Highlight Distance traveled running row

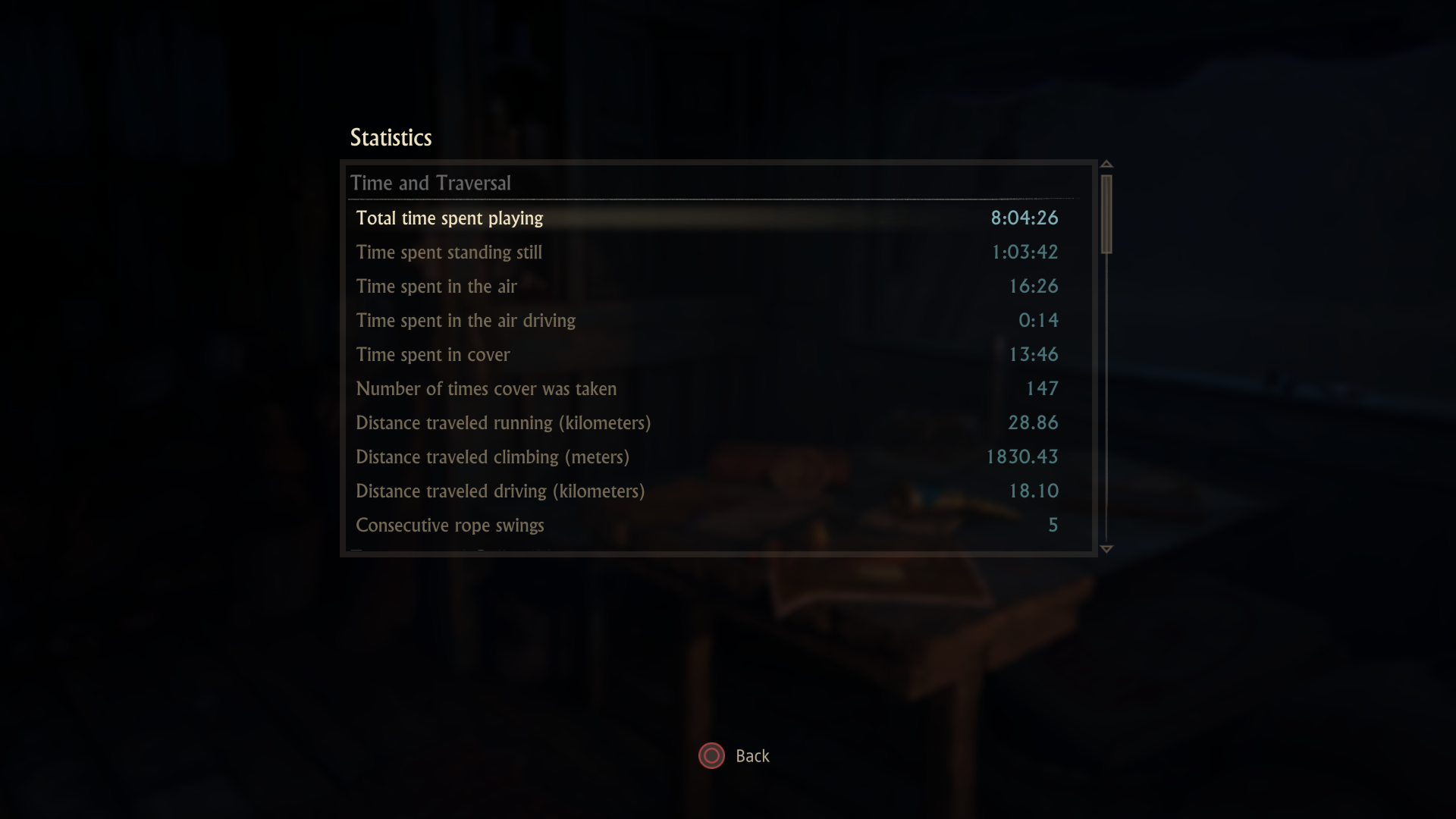click(x=707, y=423)
